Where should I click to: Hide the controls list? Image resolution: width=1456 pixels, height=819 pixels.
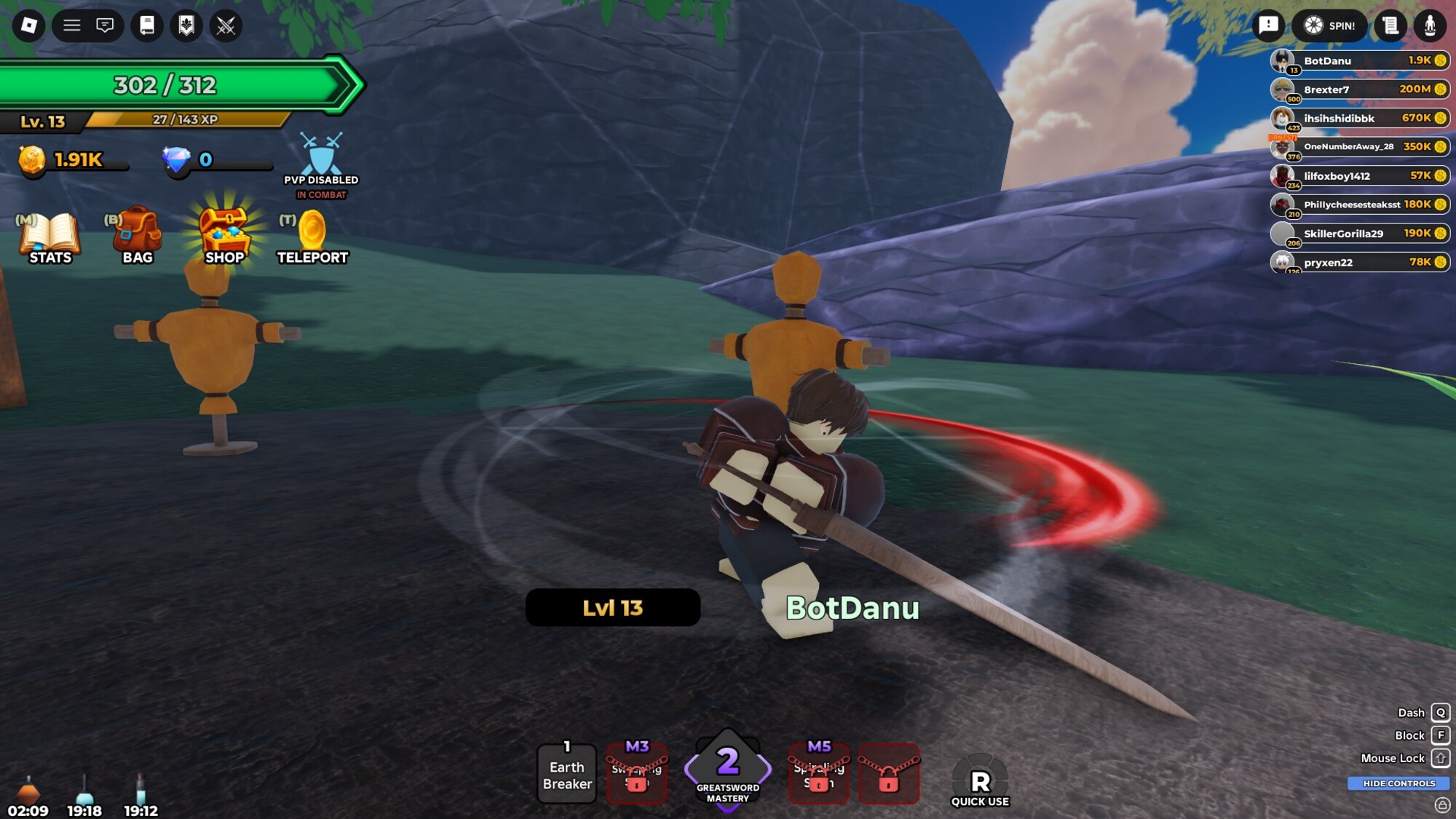1398,783
